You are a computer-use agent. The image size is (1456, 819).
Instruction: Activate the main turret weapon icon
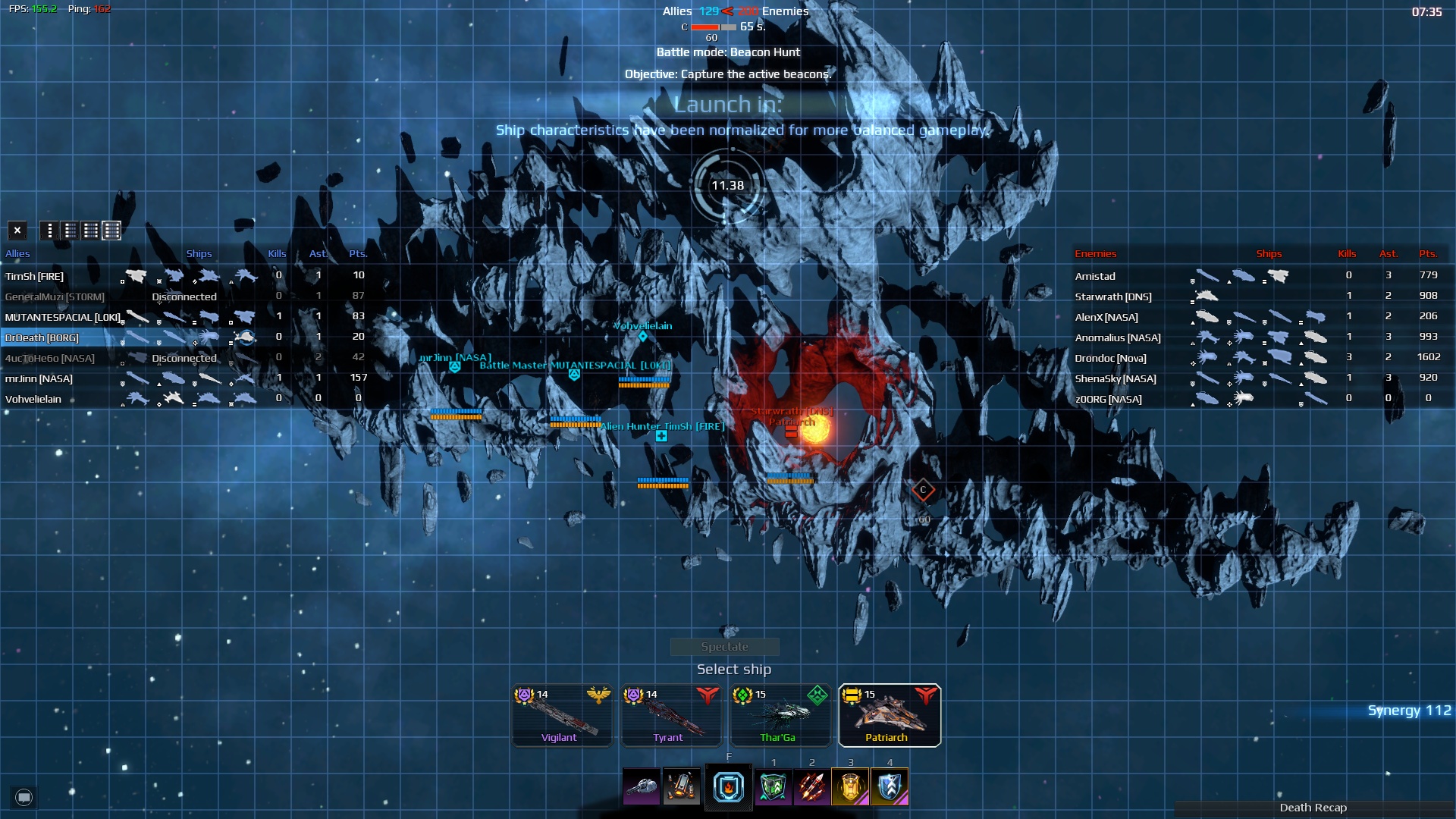pos(641,786)
